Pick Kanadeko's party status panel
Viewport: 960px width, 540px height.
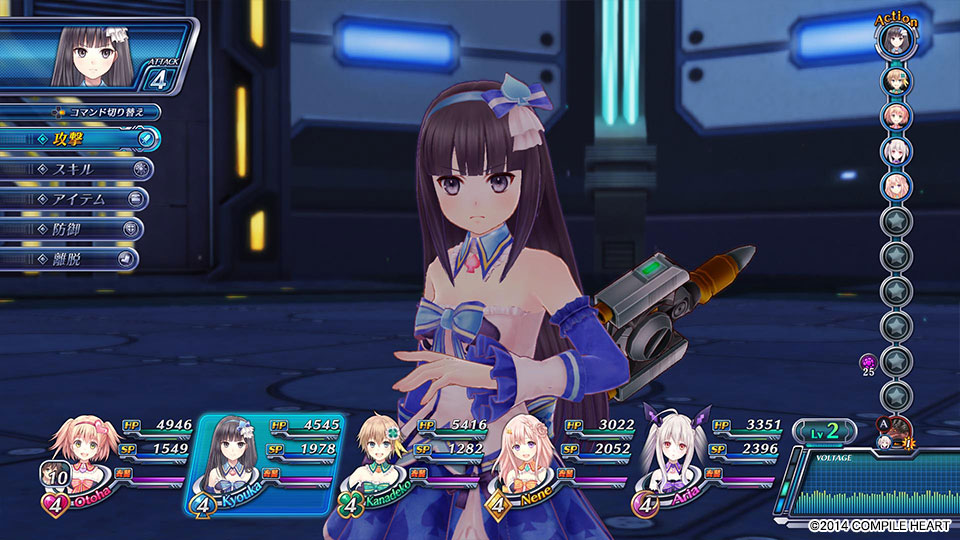tap(410, 462)
